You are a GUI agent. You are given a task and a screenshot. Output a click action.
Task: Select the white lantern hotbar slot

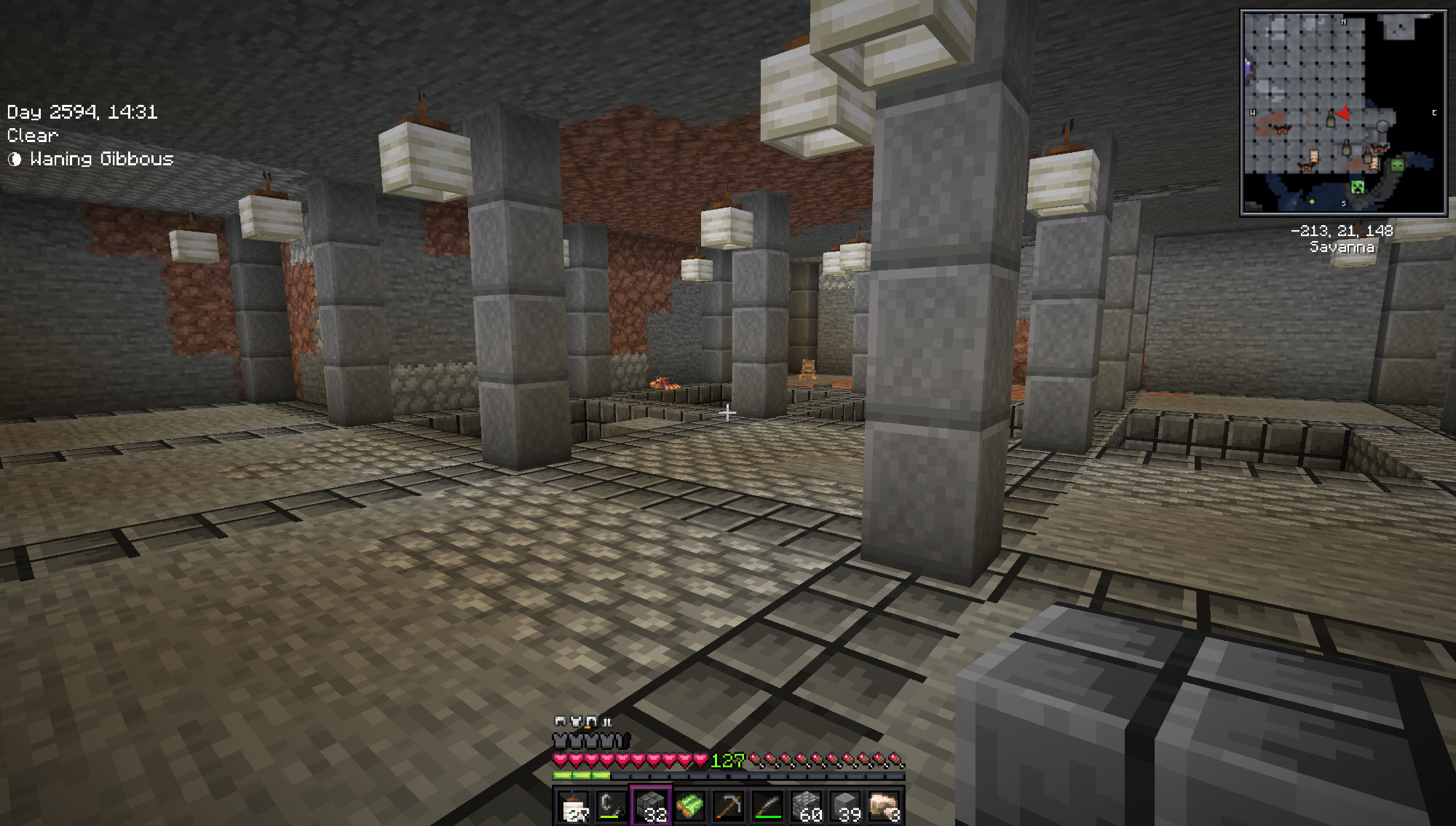pos(574,807)
